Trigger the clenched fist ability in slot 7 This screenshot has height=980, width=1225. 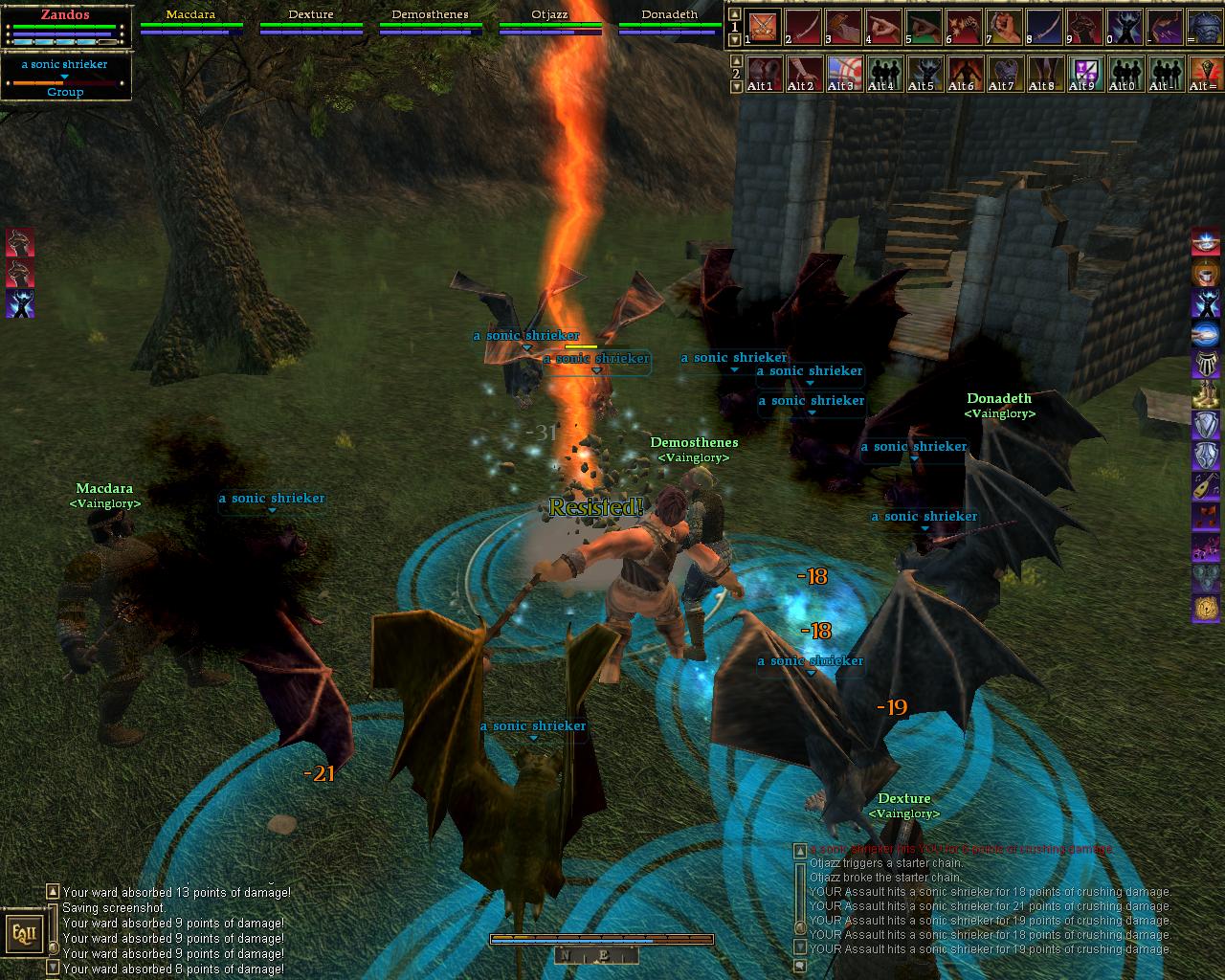click(x=1004, y=26)
